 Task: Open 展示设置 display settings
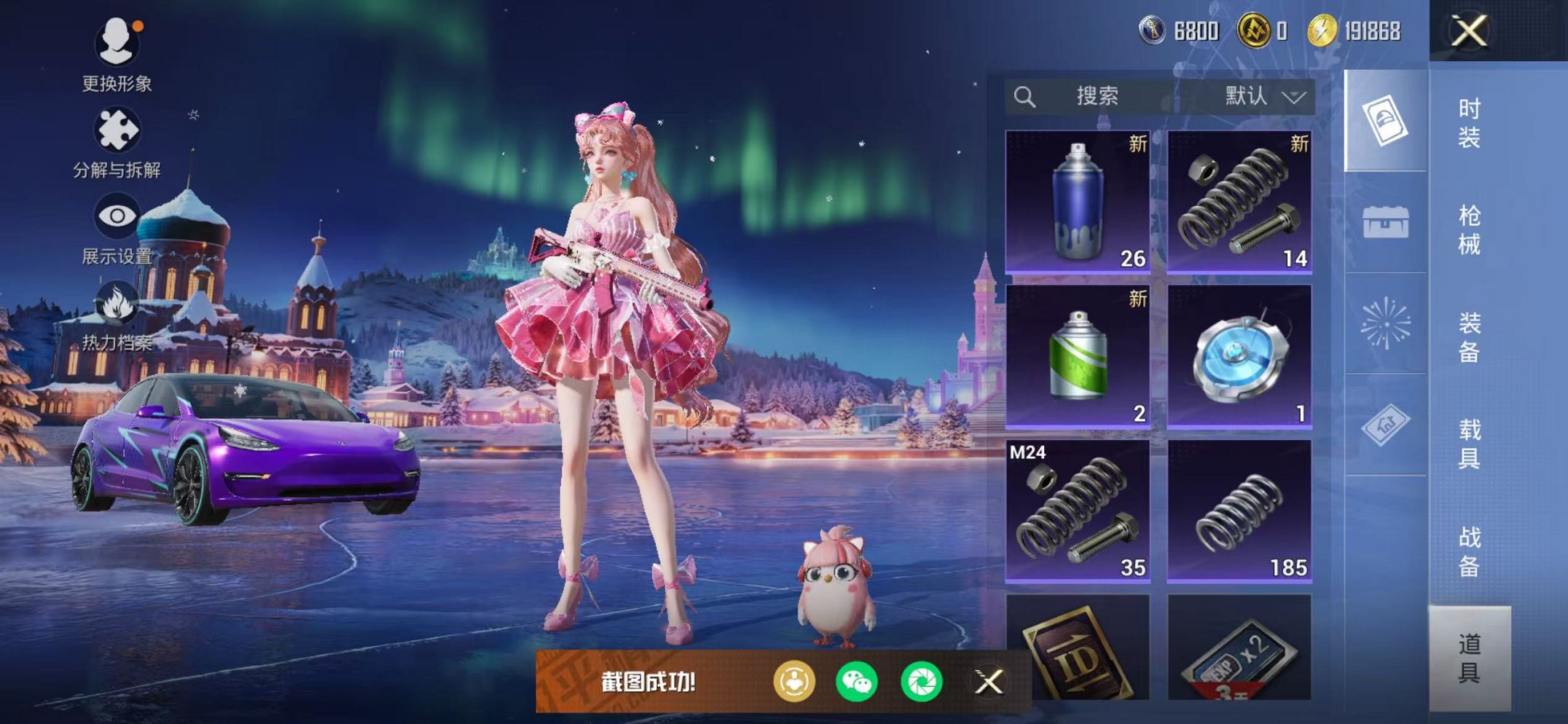pyautogui.click(x=117, y=227)
